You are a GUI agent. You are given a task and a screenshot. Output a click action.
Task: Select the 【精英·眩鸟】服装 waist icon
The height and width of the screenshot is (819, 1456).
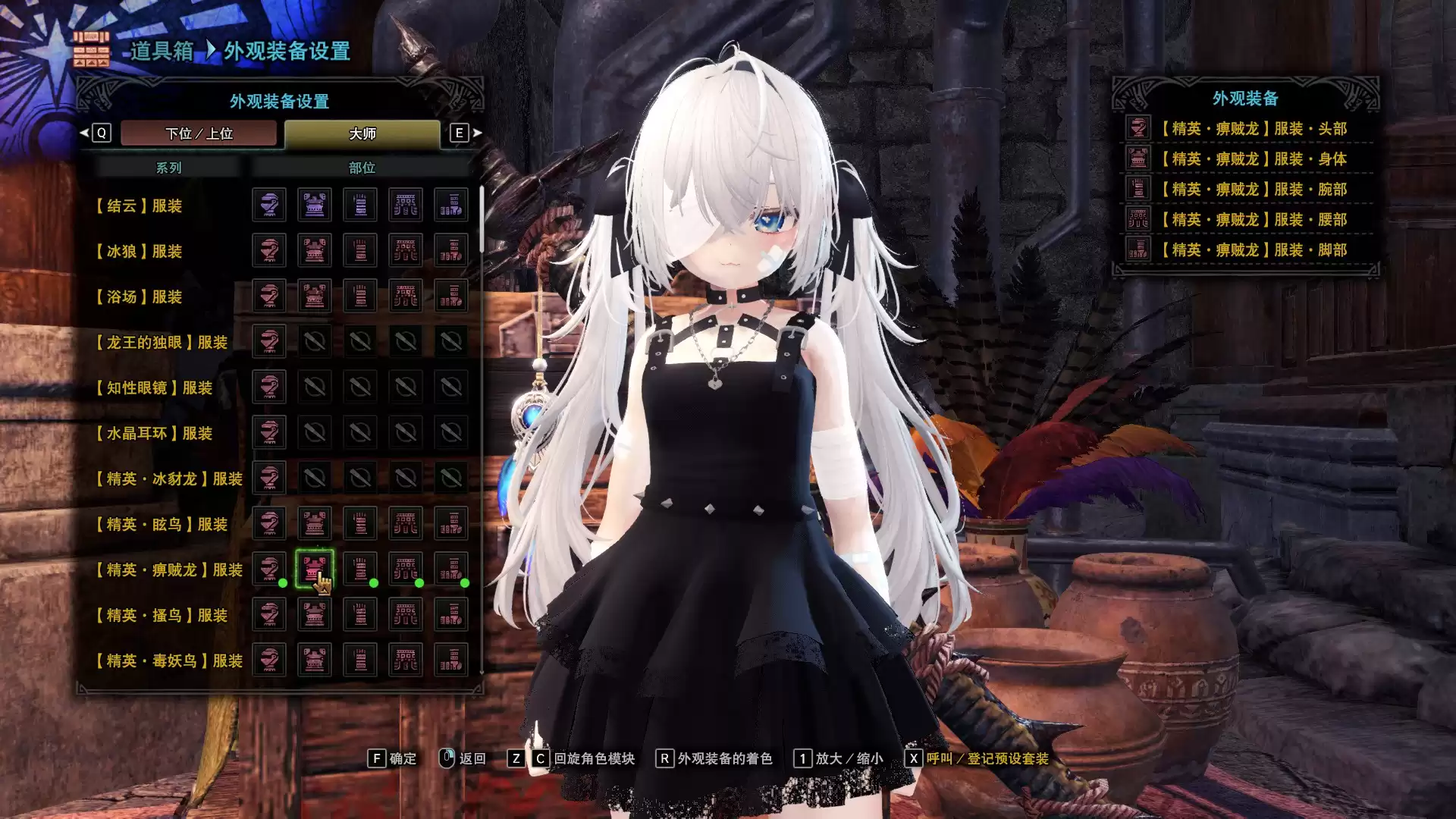coord(406,524)
